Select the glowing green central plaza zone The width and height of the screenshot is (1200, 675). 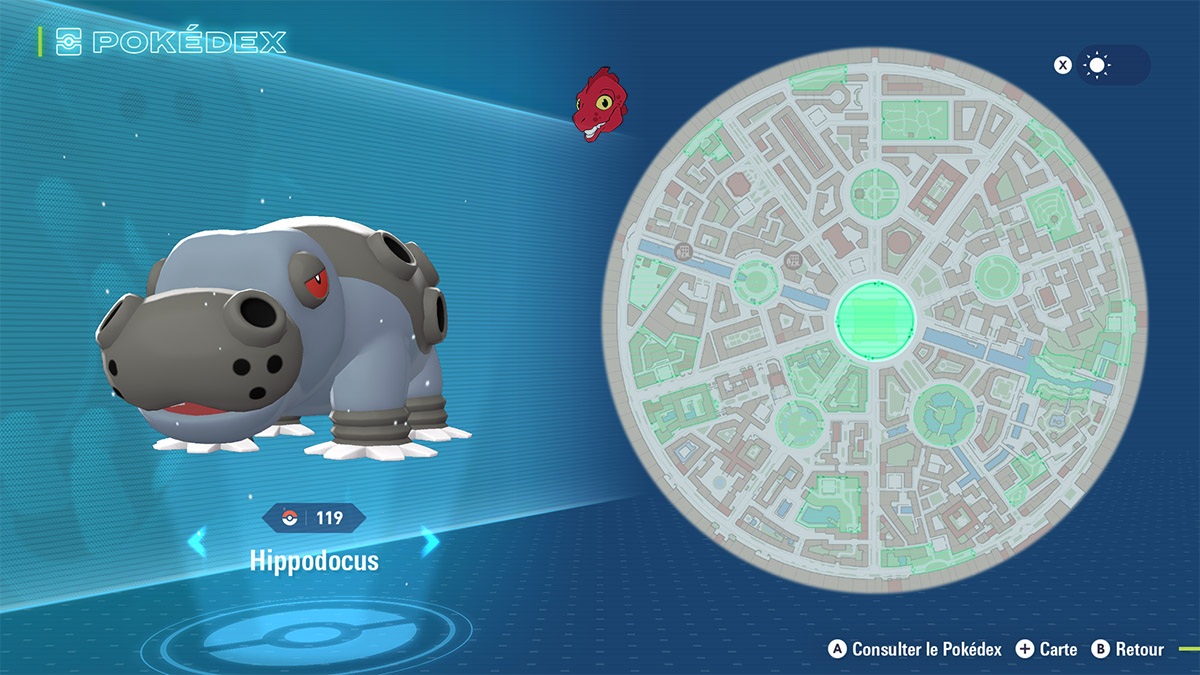click(x=875, y=318)
